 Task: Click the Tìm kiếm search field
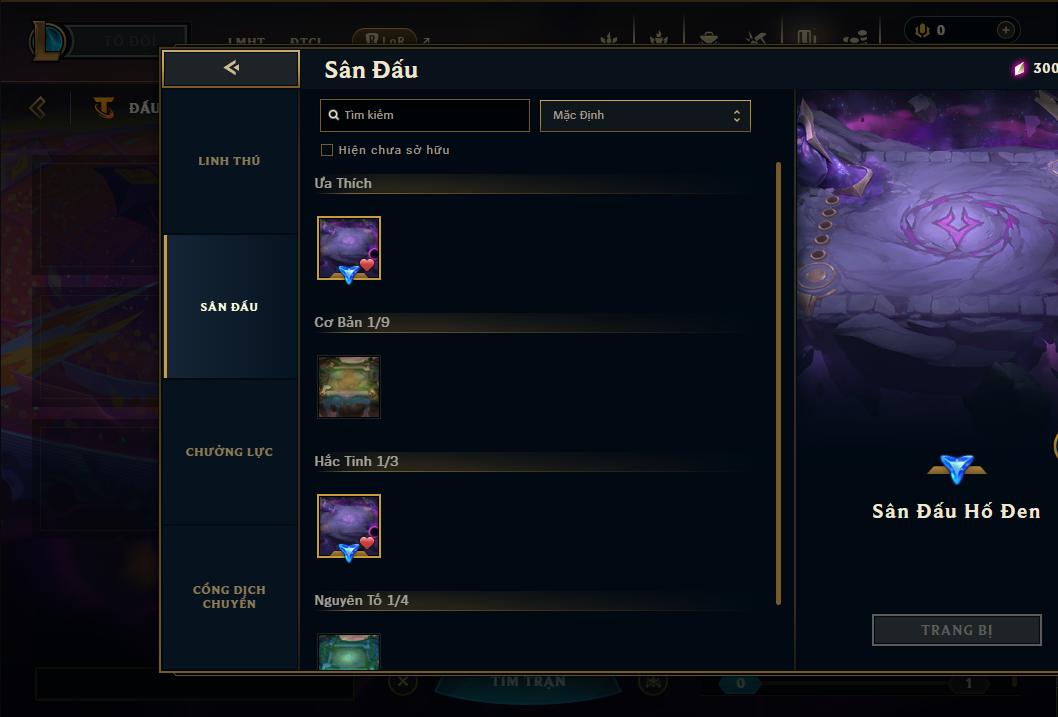tap(425, 115)
